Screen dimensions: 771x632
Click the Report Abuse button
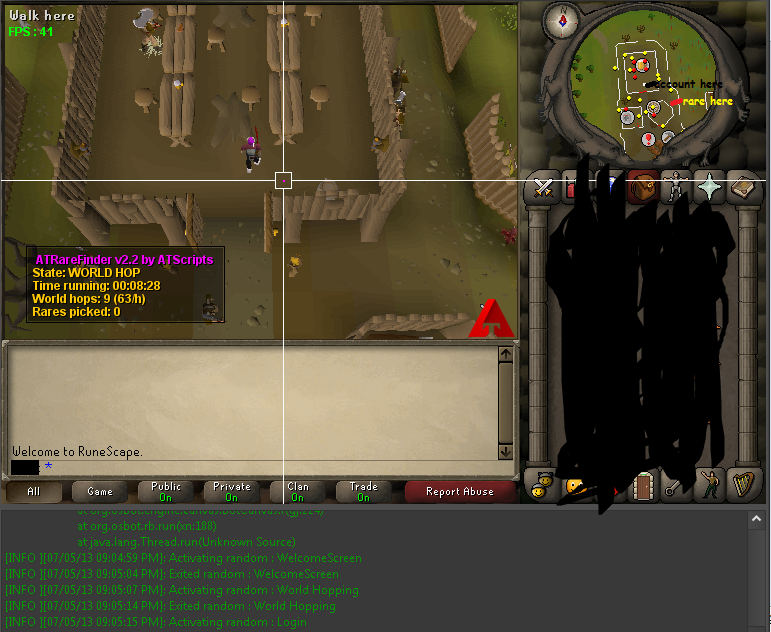(459, 491)
